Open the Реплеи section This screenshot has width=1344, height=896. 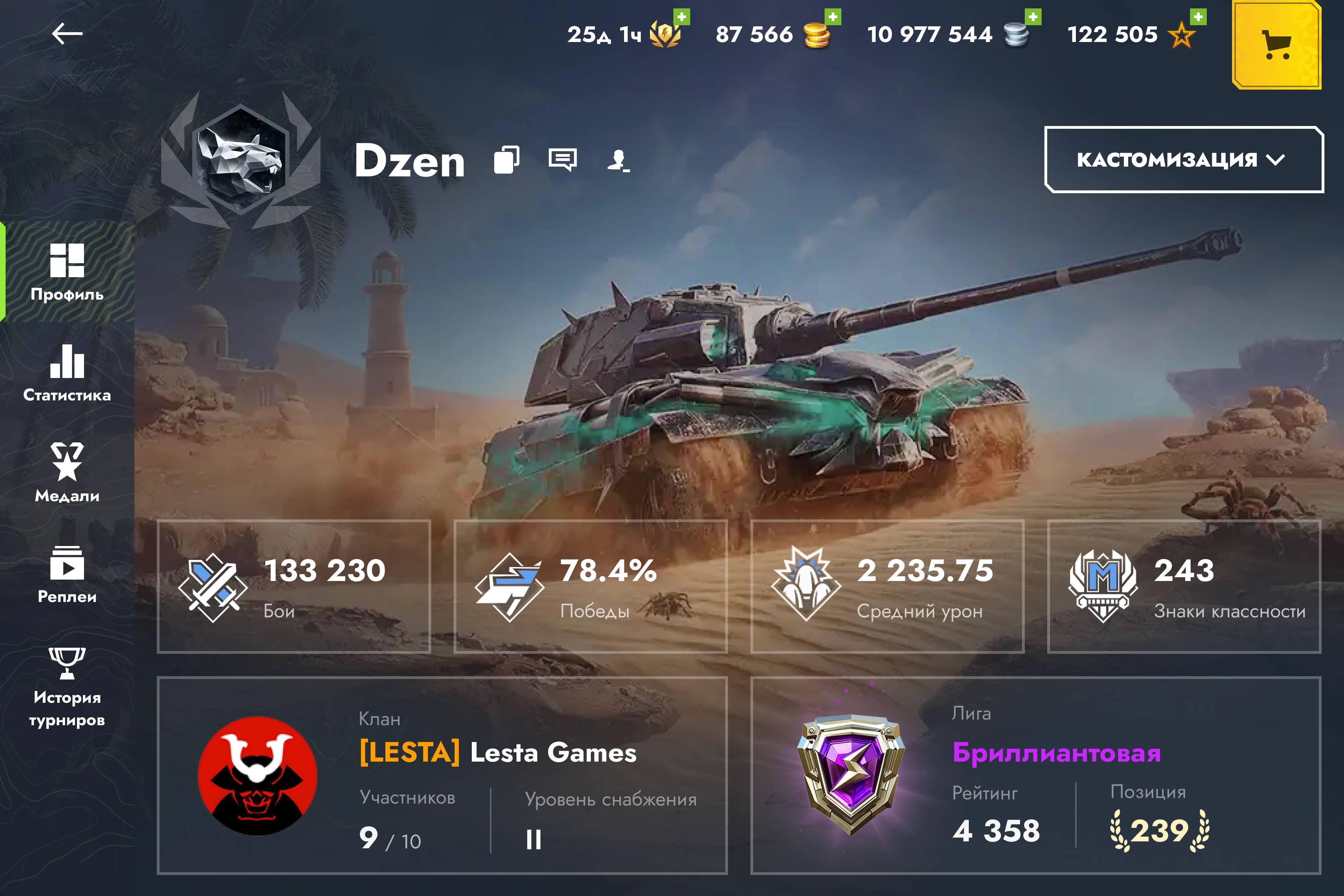pos(68,574)
